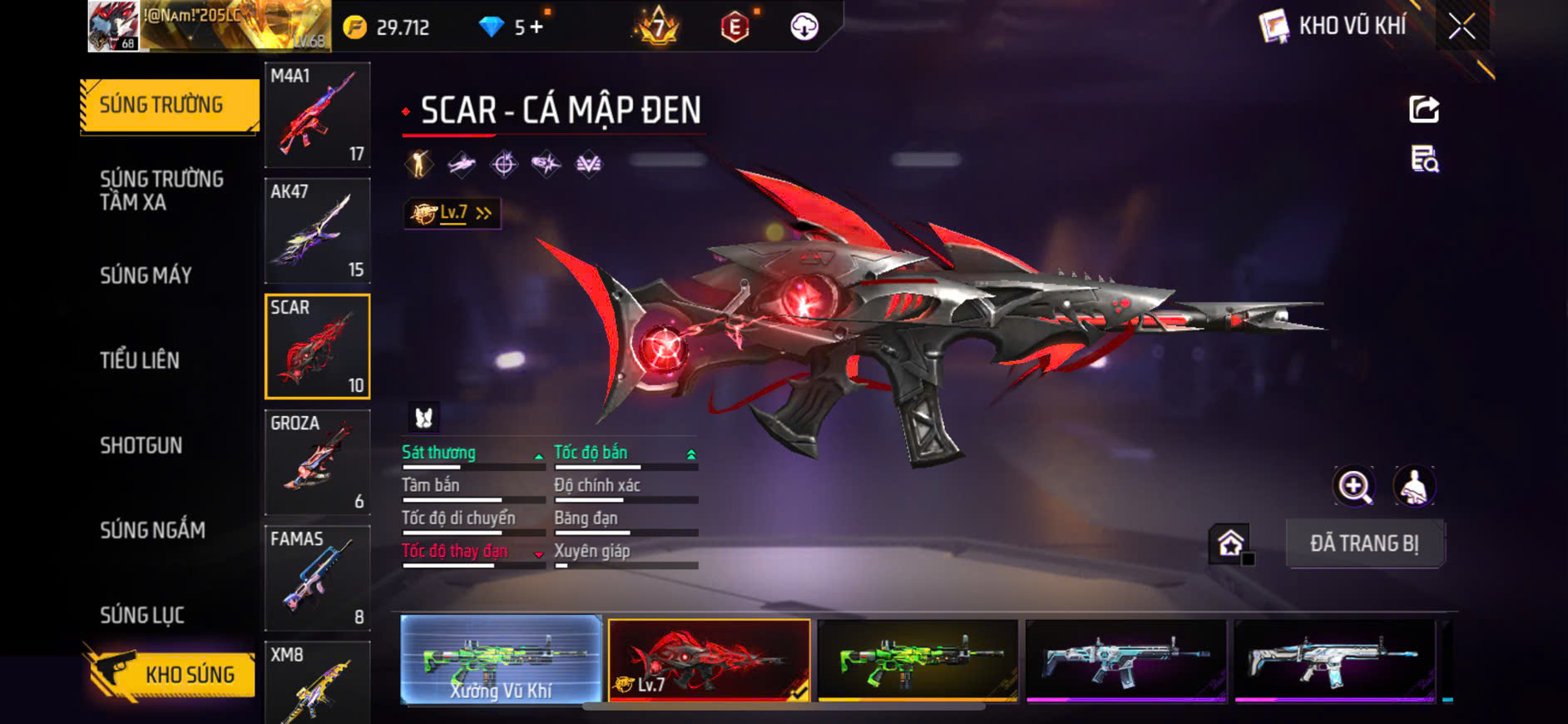Expand the Lv.7 upgrade badge
Viewport: 1568px width, 724px height.
click(x=453, y=214)
